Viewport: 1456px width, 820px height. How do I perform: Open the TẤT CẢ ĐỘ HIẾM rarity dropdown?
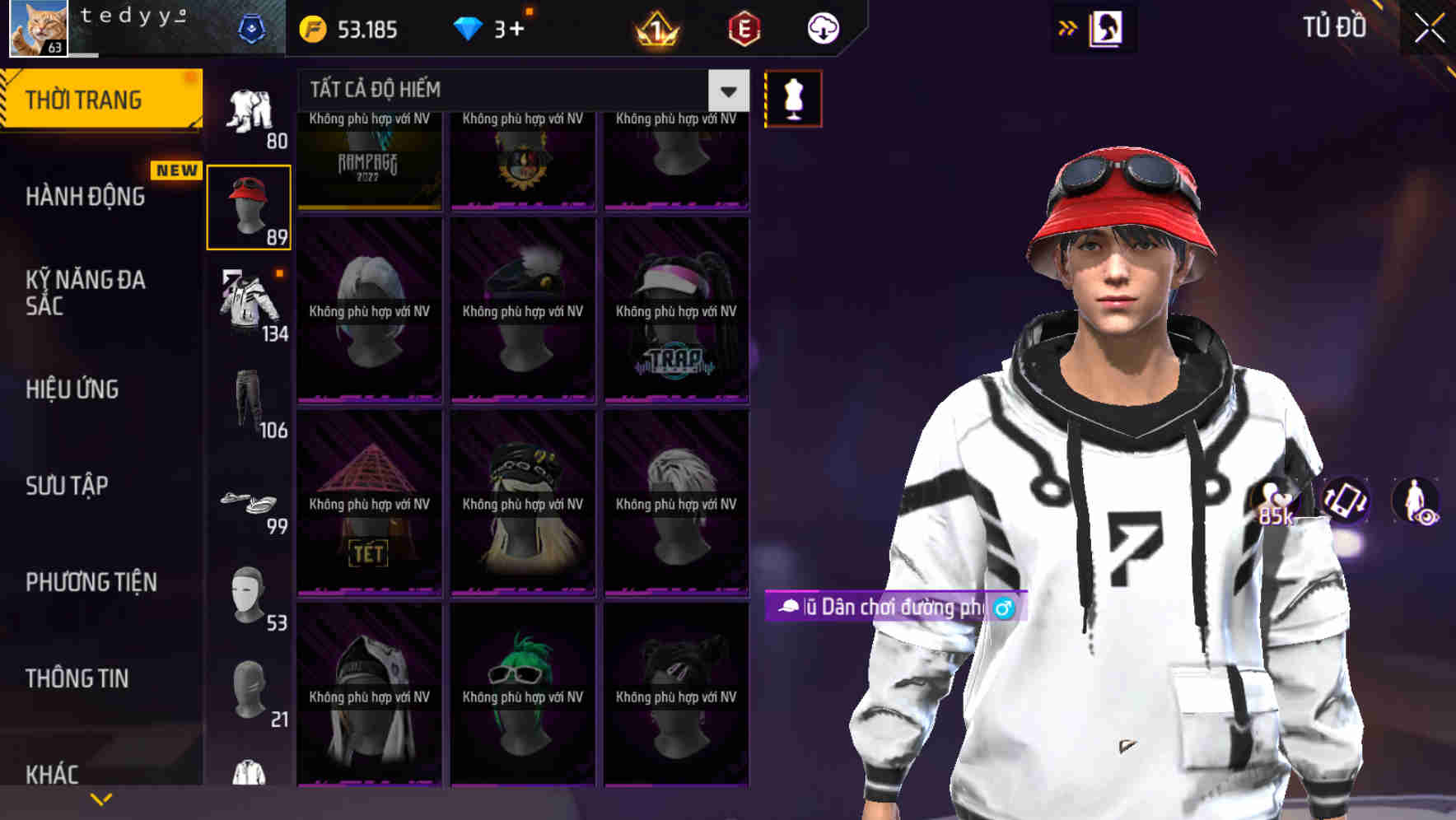pos(519,90)
